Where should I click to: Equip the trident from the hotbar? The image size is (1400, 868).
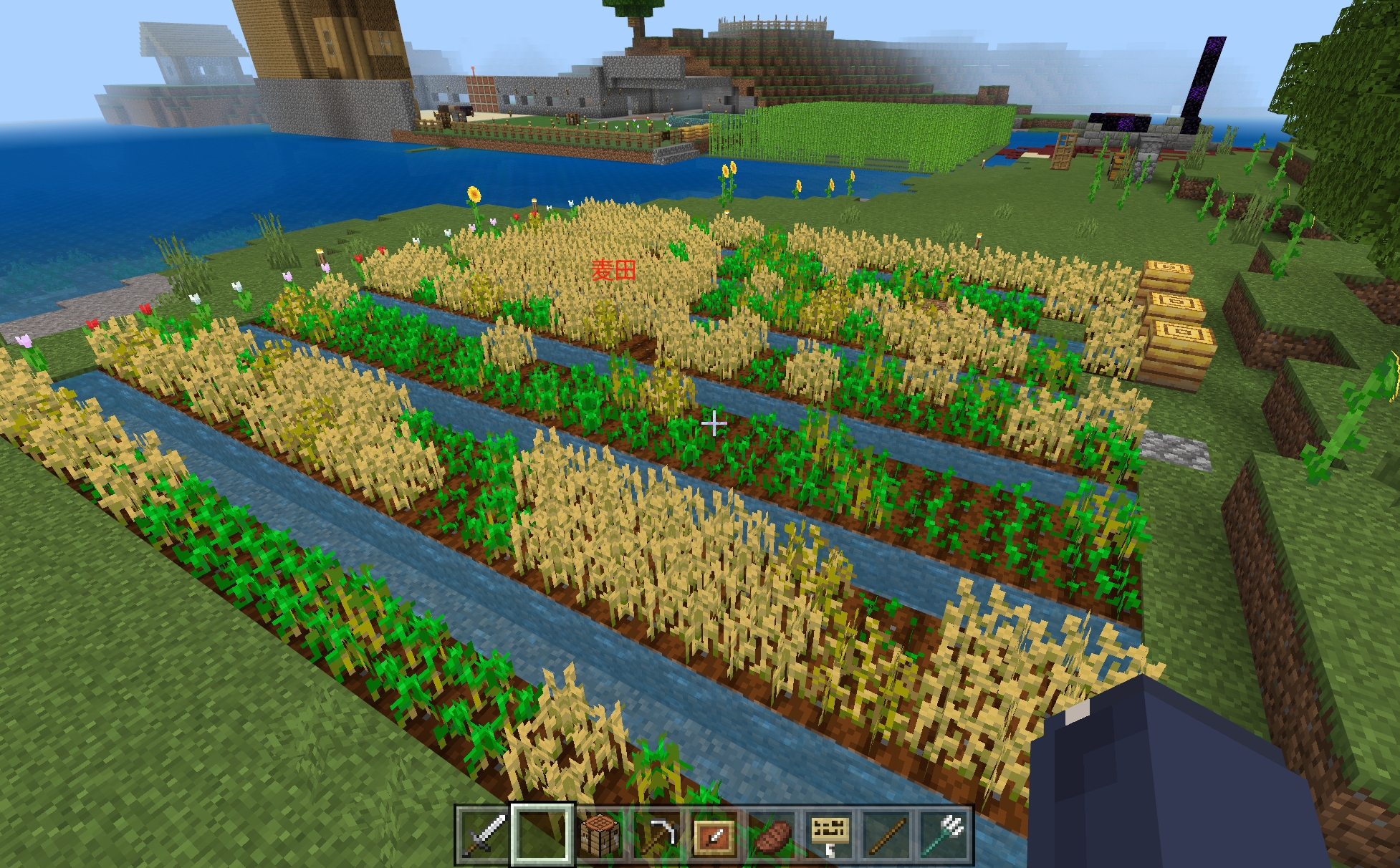944,835
